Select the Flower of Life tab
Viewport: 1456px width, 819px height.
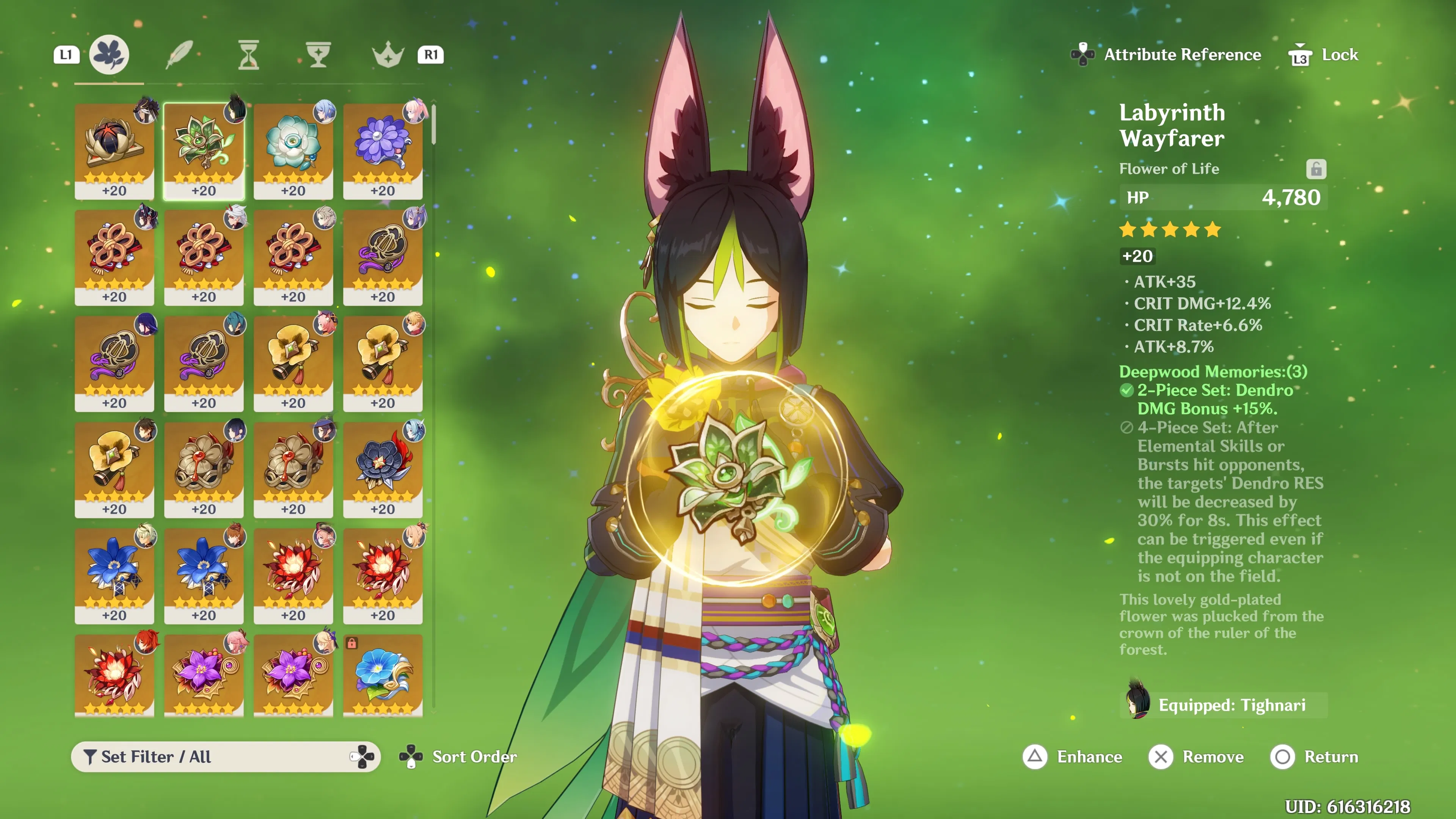[x=109, y=55]
